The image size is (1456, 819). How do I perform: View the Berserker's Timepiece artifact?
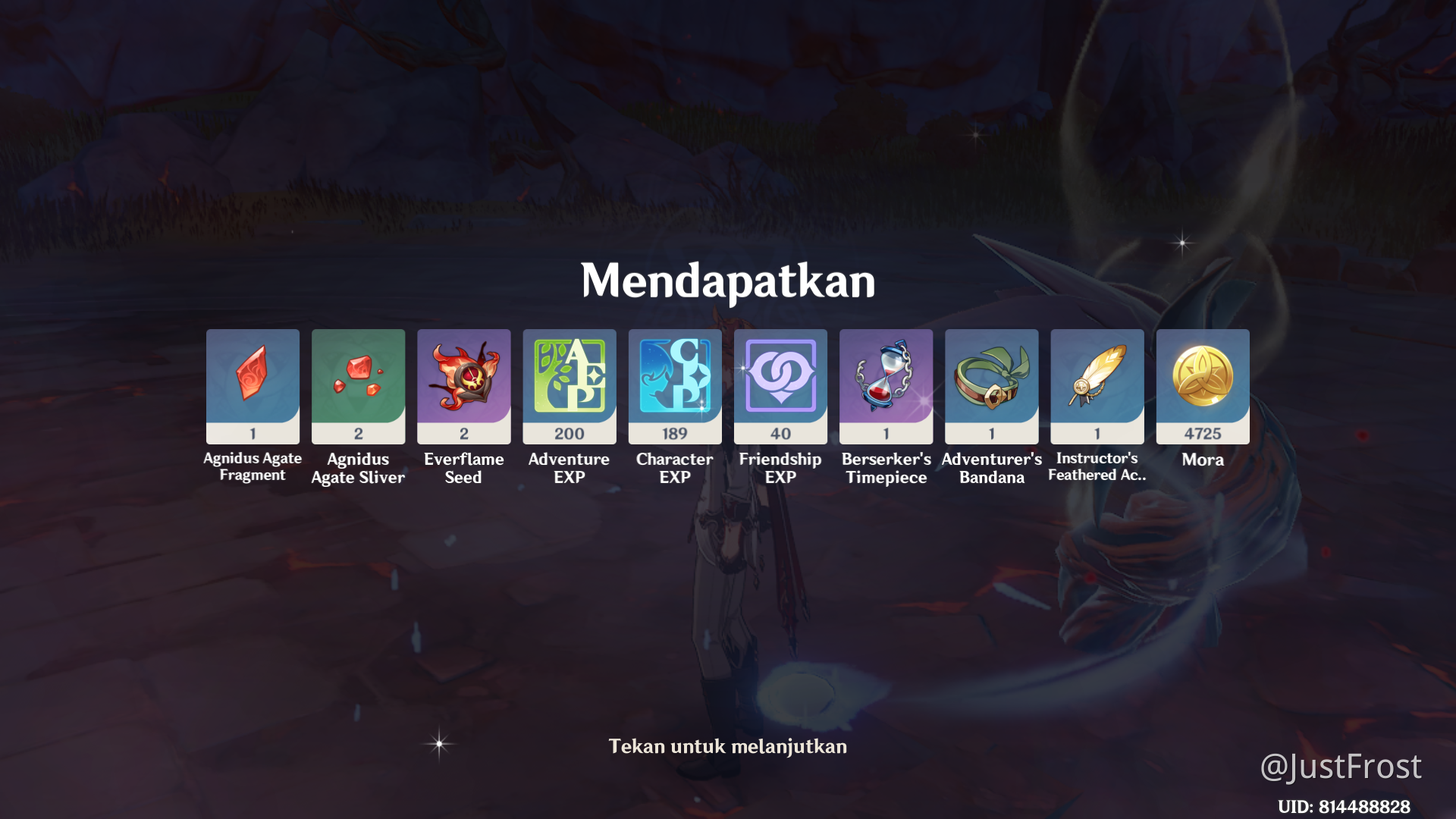pyautogui.click(x=886, y=385)
